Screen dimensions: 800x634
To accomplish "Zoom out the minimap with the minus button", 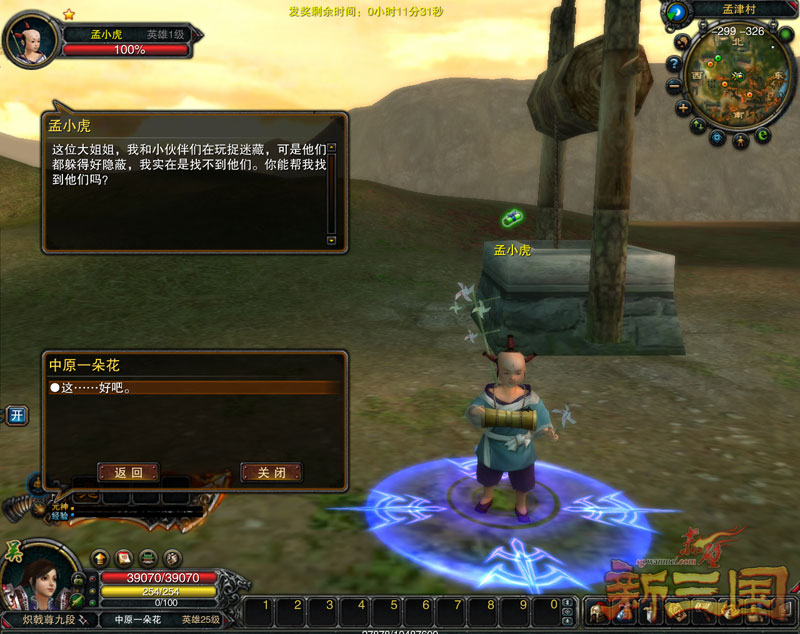I will point(673,84).
